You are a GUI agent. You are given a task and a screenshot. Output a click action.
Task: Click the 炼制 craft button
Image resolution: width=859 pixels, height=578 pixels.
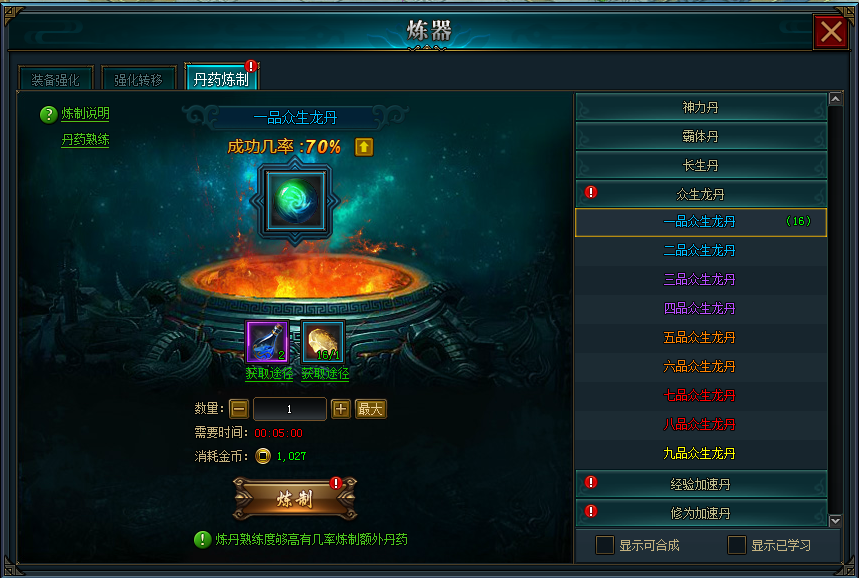295,499
